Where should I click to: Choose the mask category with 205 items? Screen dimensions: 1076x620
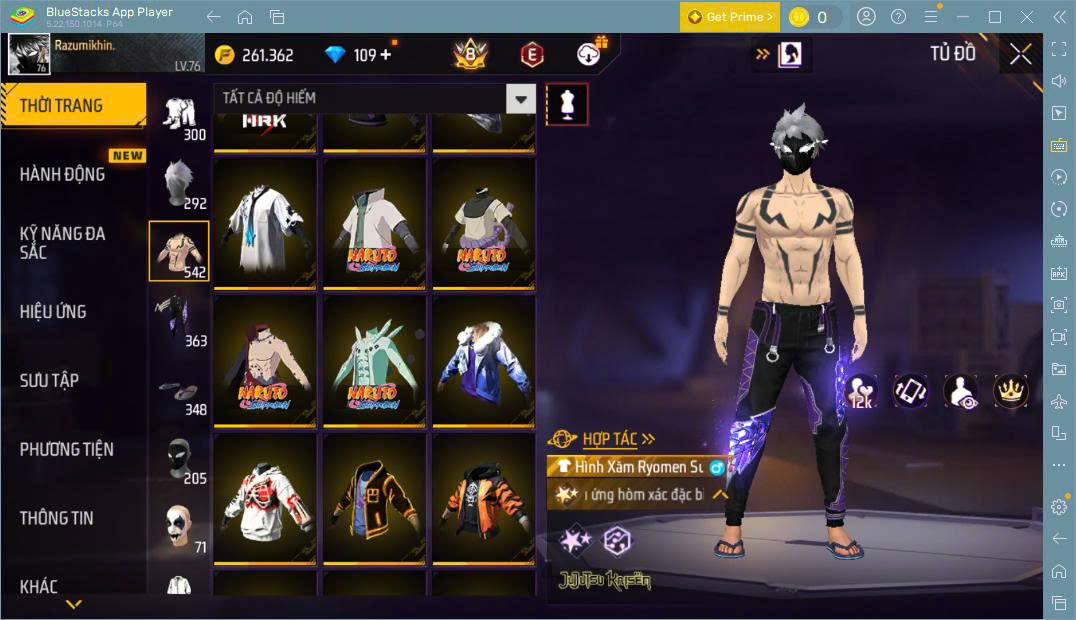[x=180, y=458]
